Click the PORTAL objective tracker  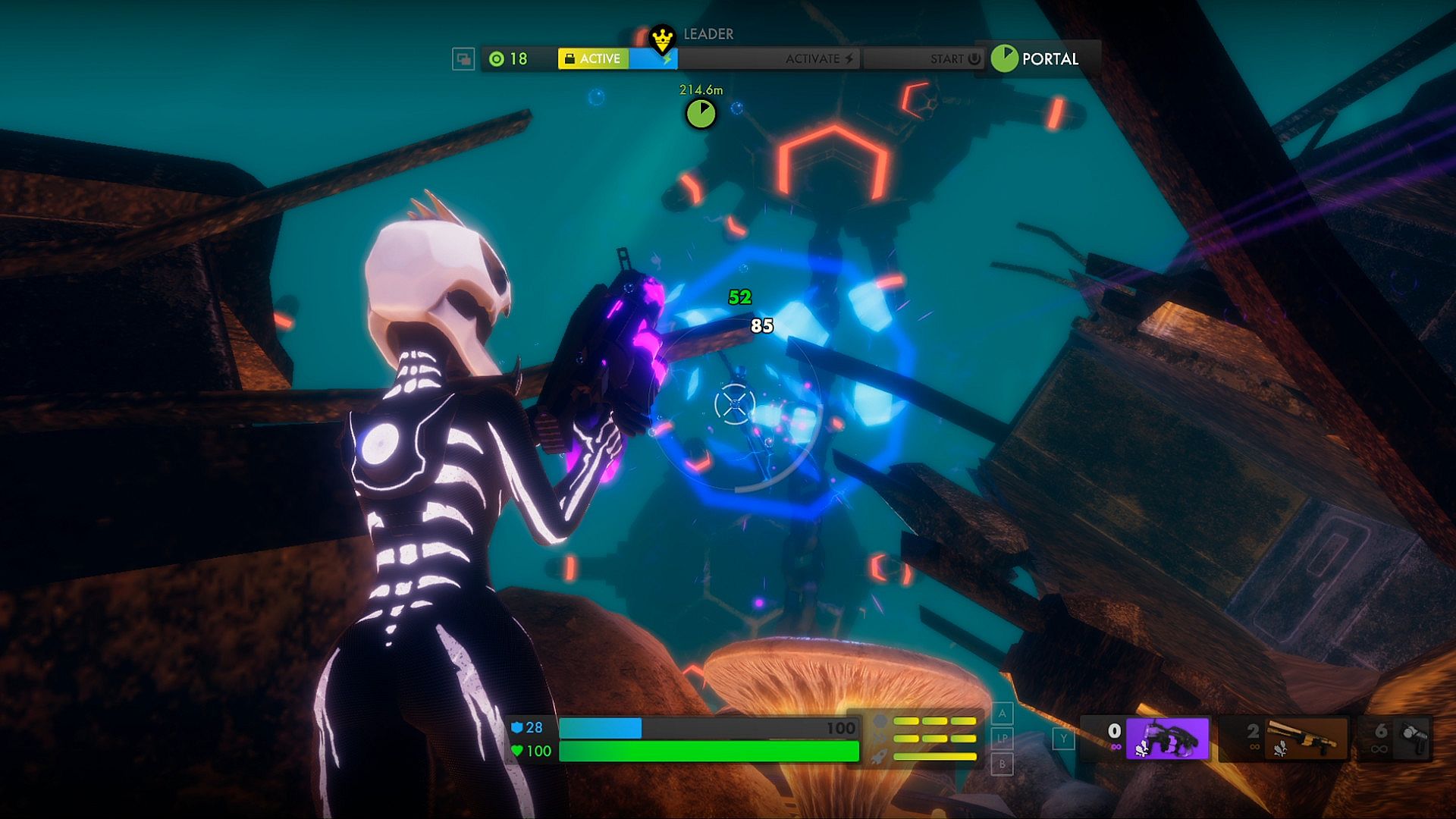(1037, 58)
